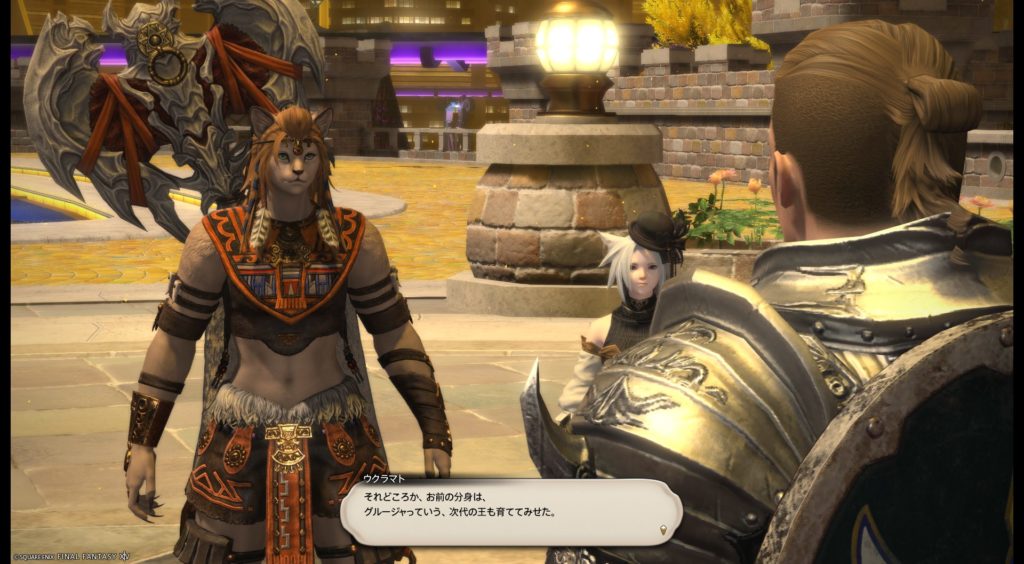This screenshot has width=1024, height=564.
Task: Click the dialogue continue arrow indicator
Action: [662, 529]
